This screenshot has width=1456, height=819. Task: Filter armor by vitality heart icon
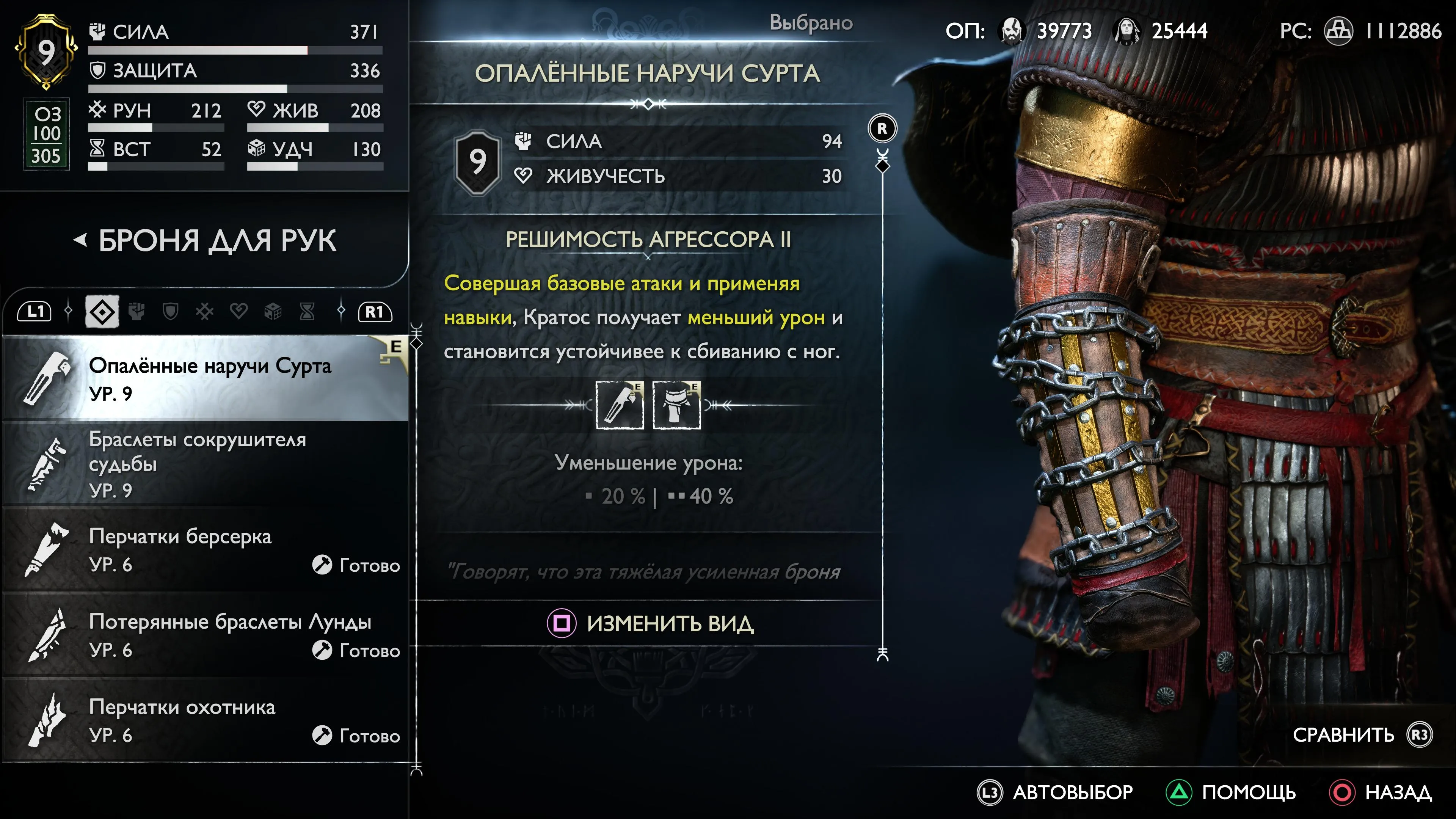[x=239, y=311]
